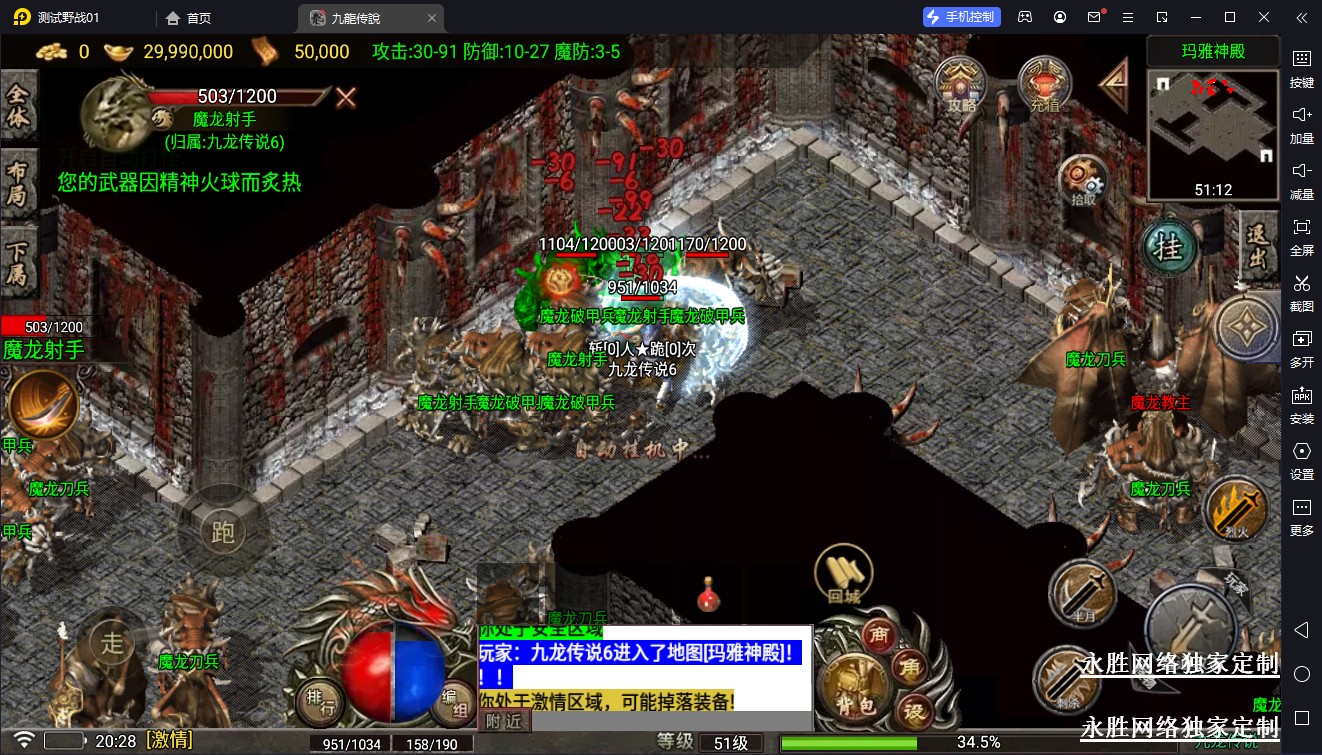This screenshot has width=1322, height=755.
Task: Open the 玛雅神殿 minimap
Action: tap(1213, 135)
